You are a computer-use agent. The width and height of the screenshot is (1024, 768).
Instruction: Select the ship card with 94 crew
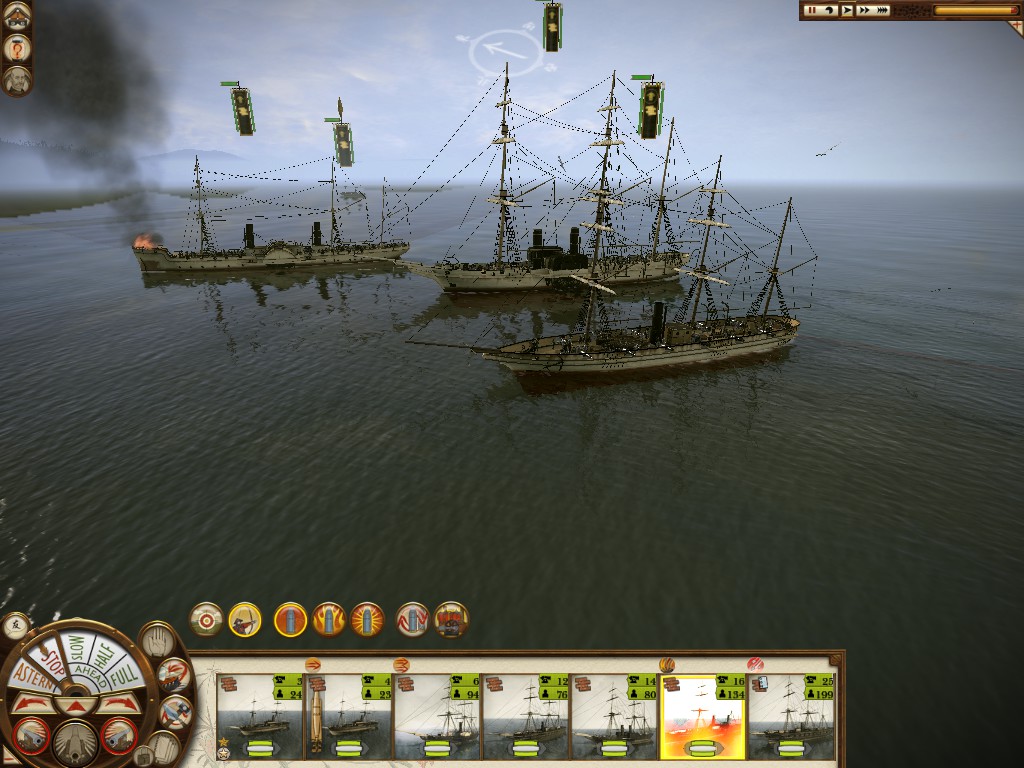pos(437,716)
